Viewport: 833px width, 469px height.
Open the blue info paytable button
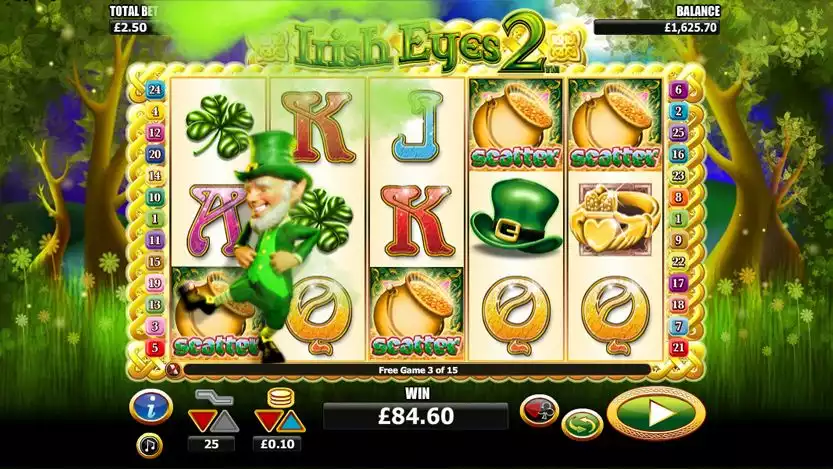149,406
